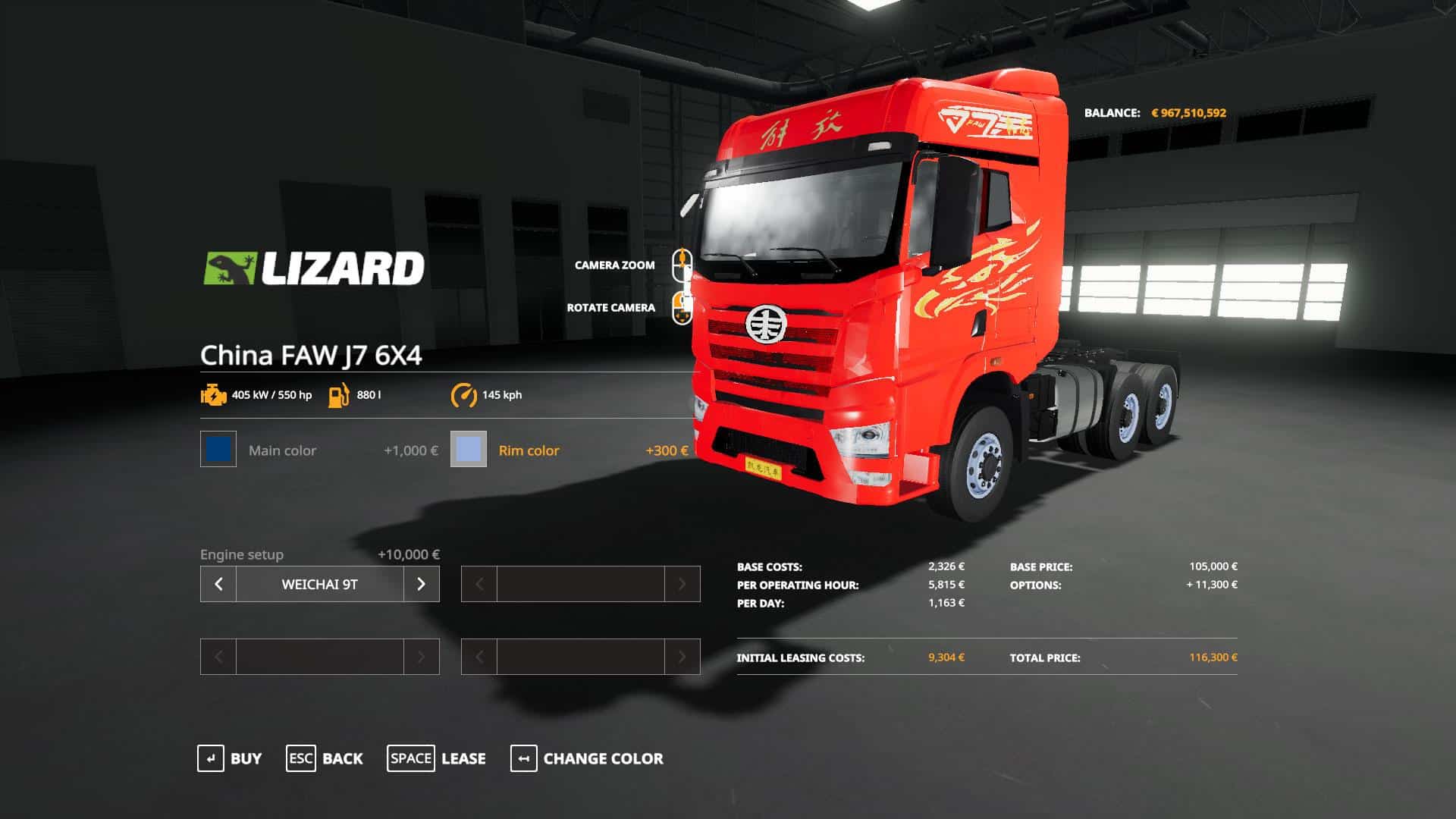Click the Rim color label
1456x819 pixels.
[529, 450]
